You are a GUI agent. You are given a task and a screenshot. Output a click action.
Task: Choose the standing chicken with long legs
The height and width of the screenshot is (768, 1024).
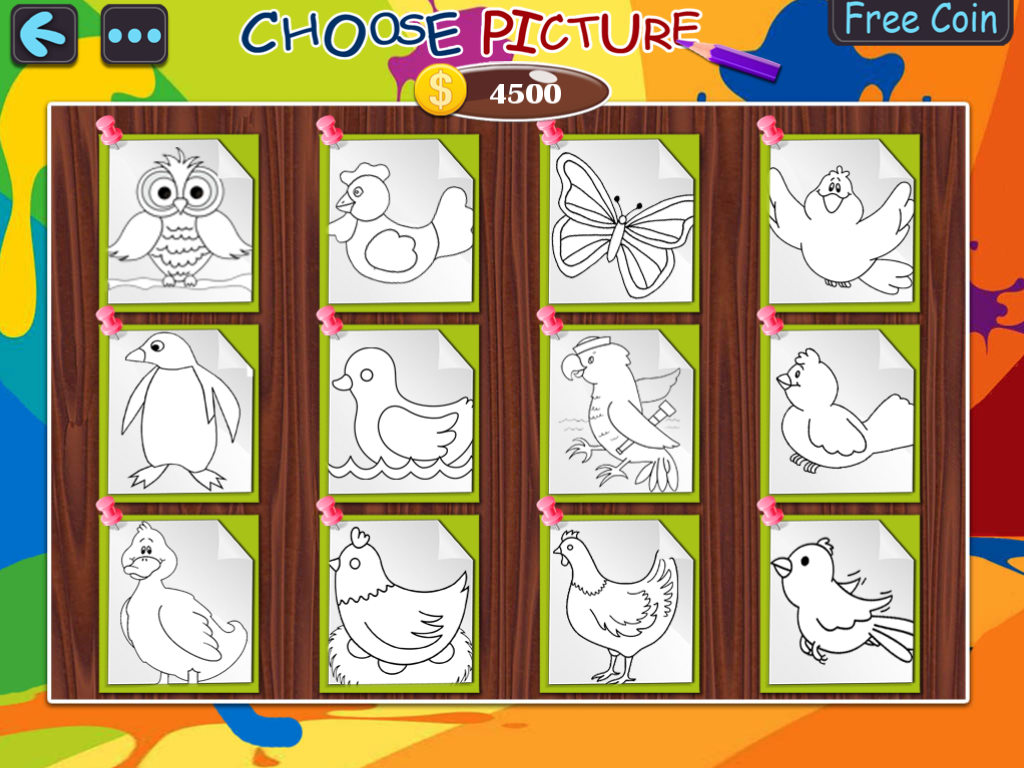pos(620,602)
